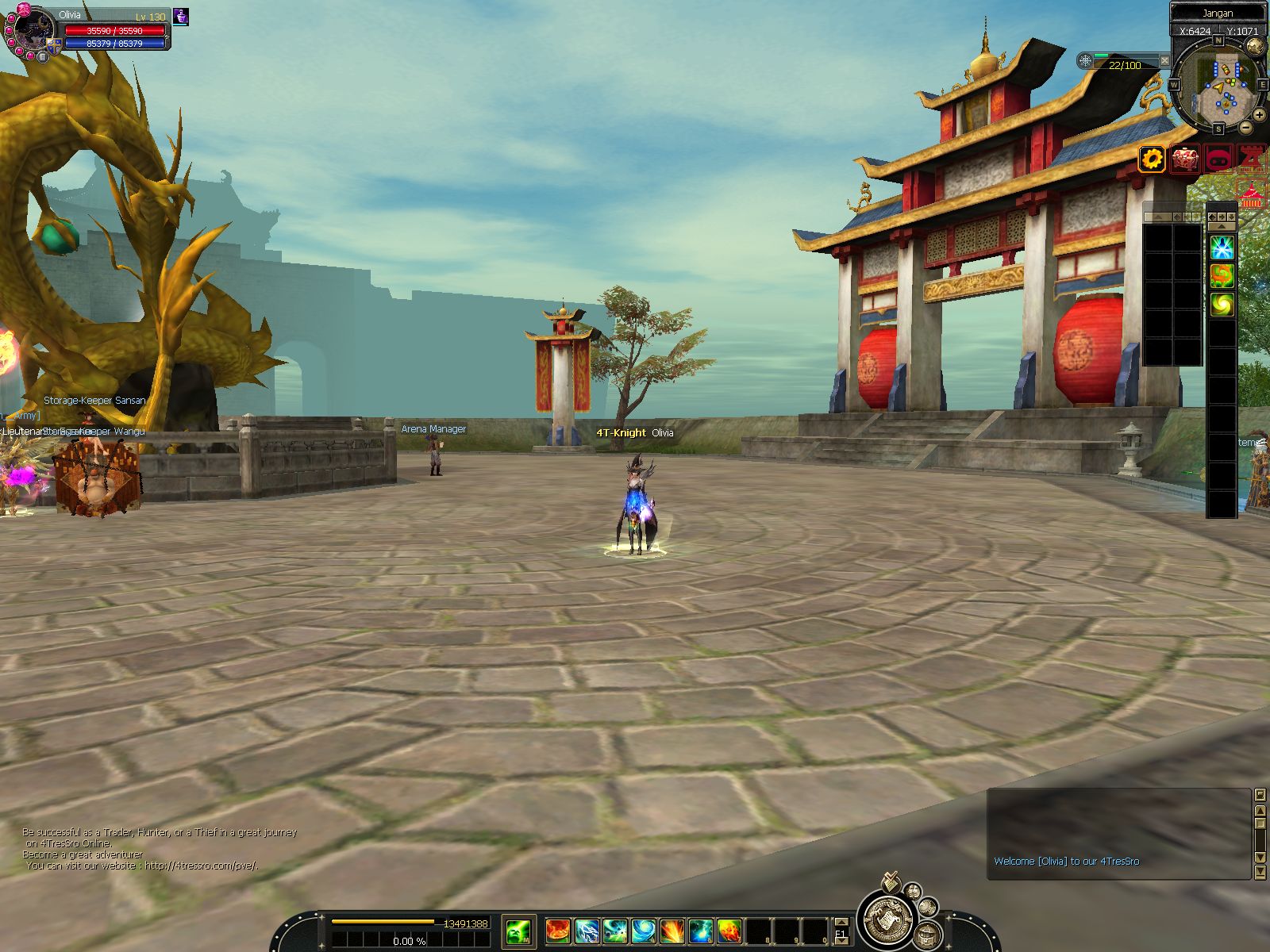The width and height of the screenshot is (1270, 952).
Task: Use the orange flame burst skill in slot 5
Action: point(672,930)
